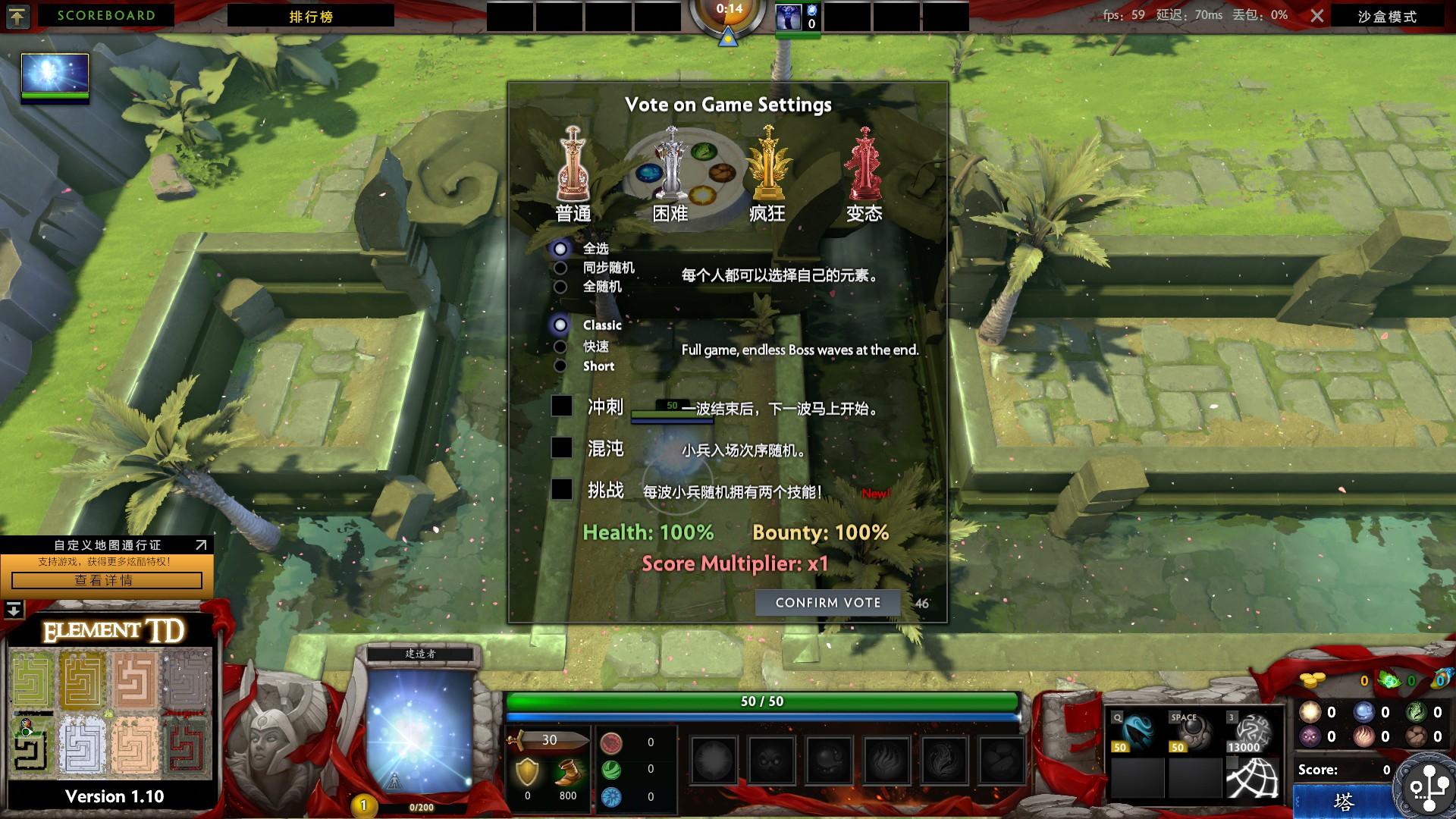Open the SCOREBOARD panel
Screen dimensions: 1456x819
click(x=105, y=15)
